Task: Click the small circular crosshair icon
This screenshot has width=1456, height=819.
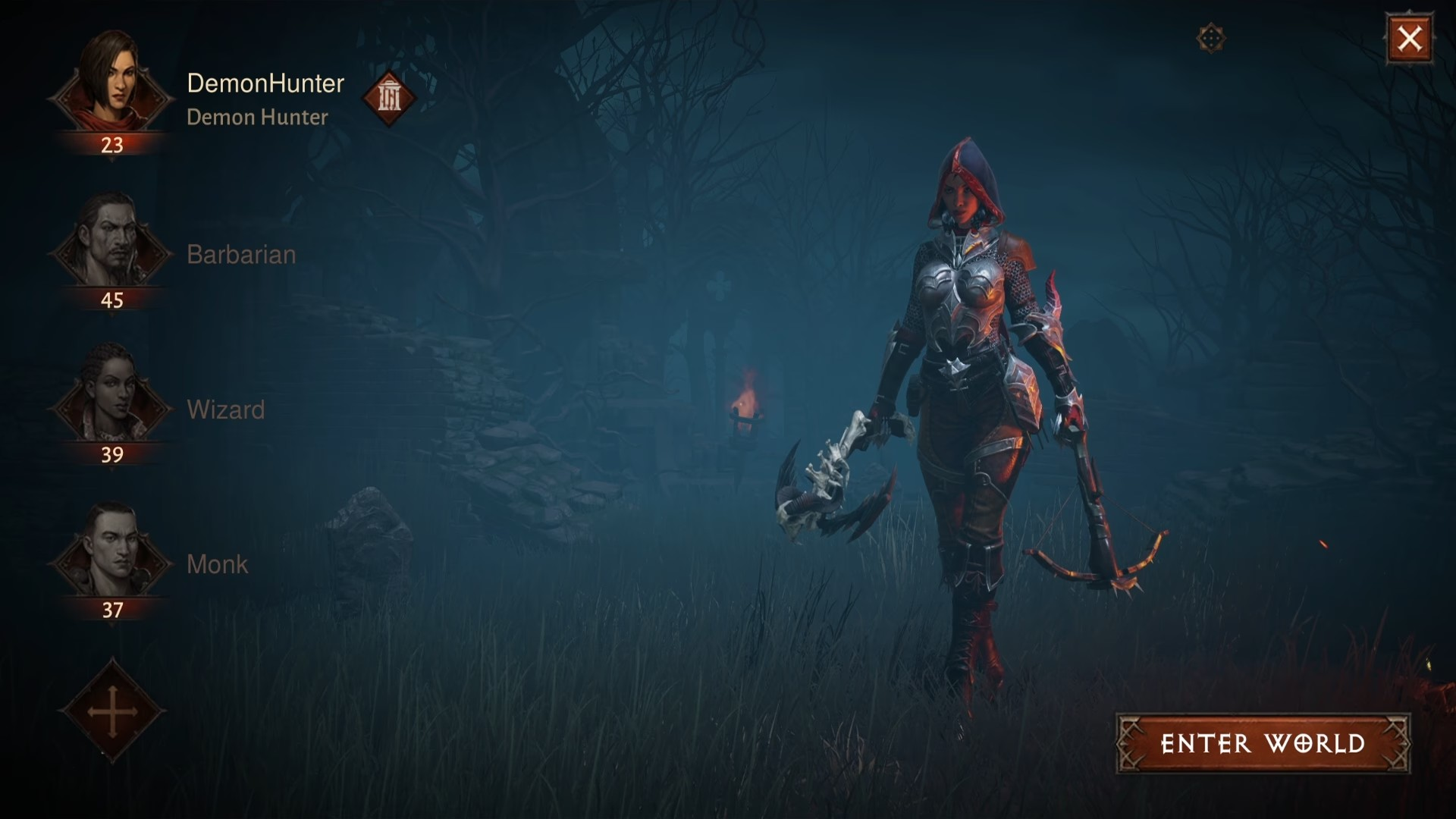Action: click(x=1211, y=38)
